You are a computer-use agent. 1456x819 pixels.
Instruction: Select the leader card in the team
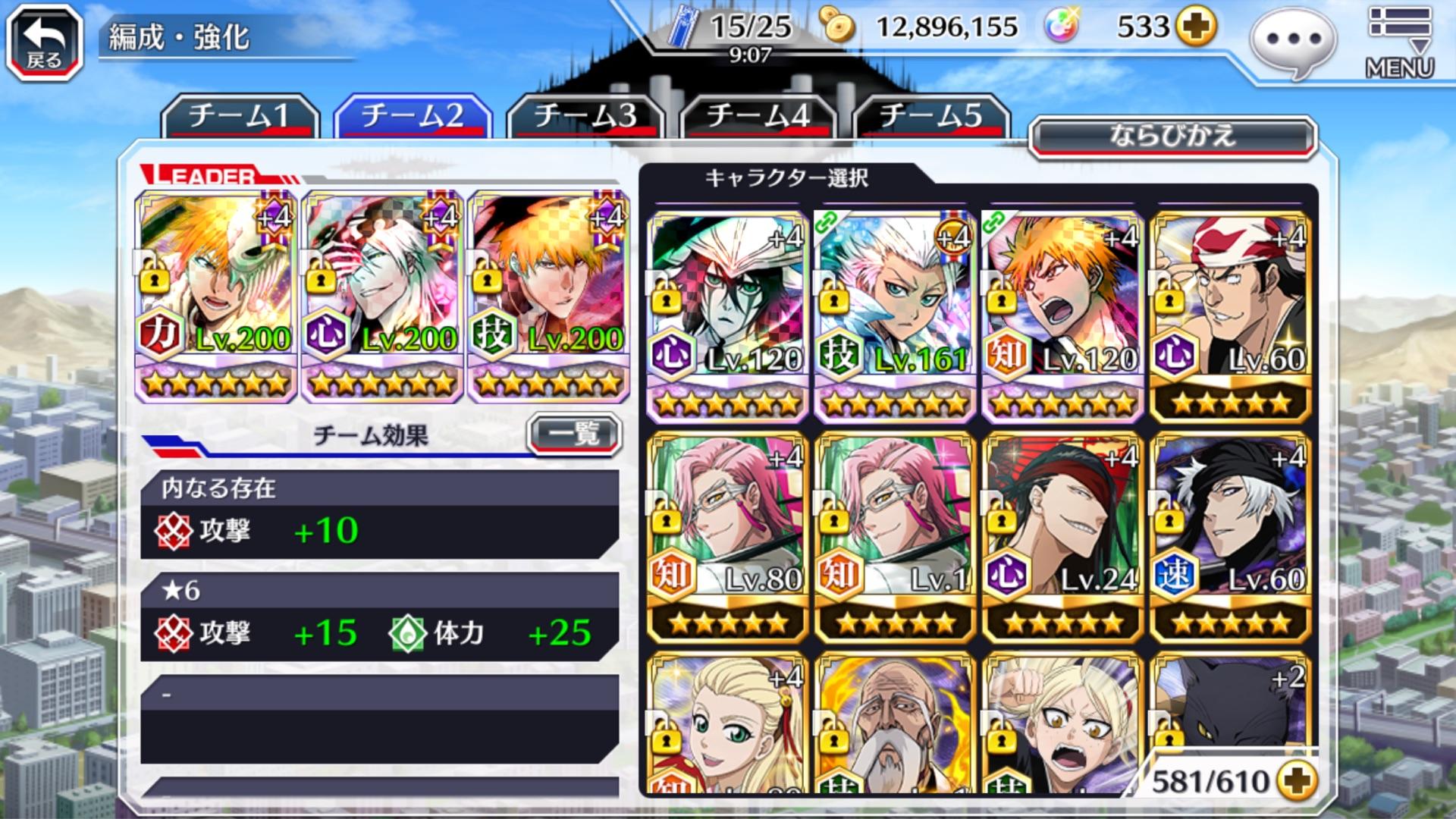pos(216,296)
